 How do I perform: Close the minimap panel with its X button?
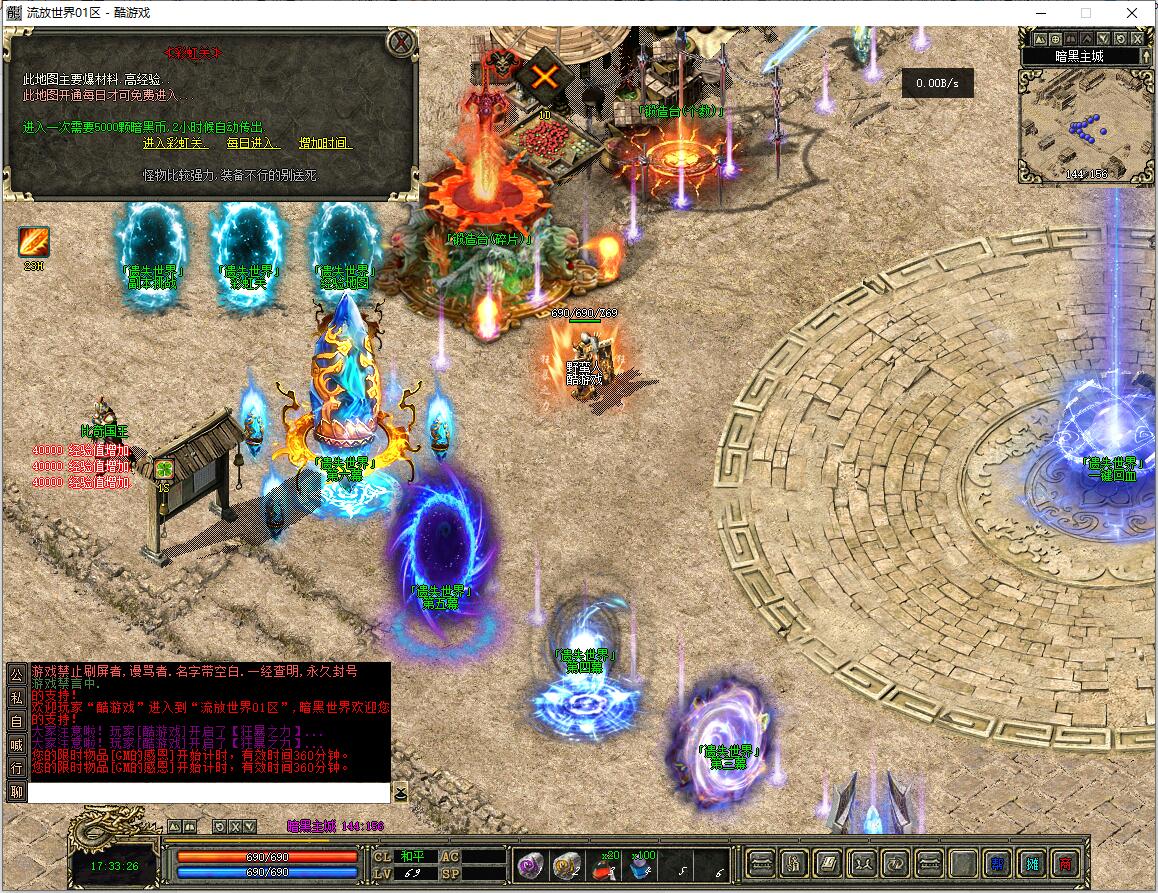click(x=1136, y=38)
